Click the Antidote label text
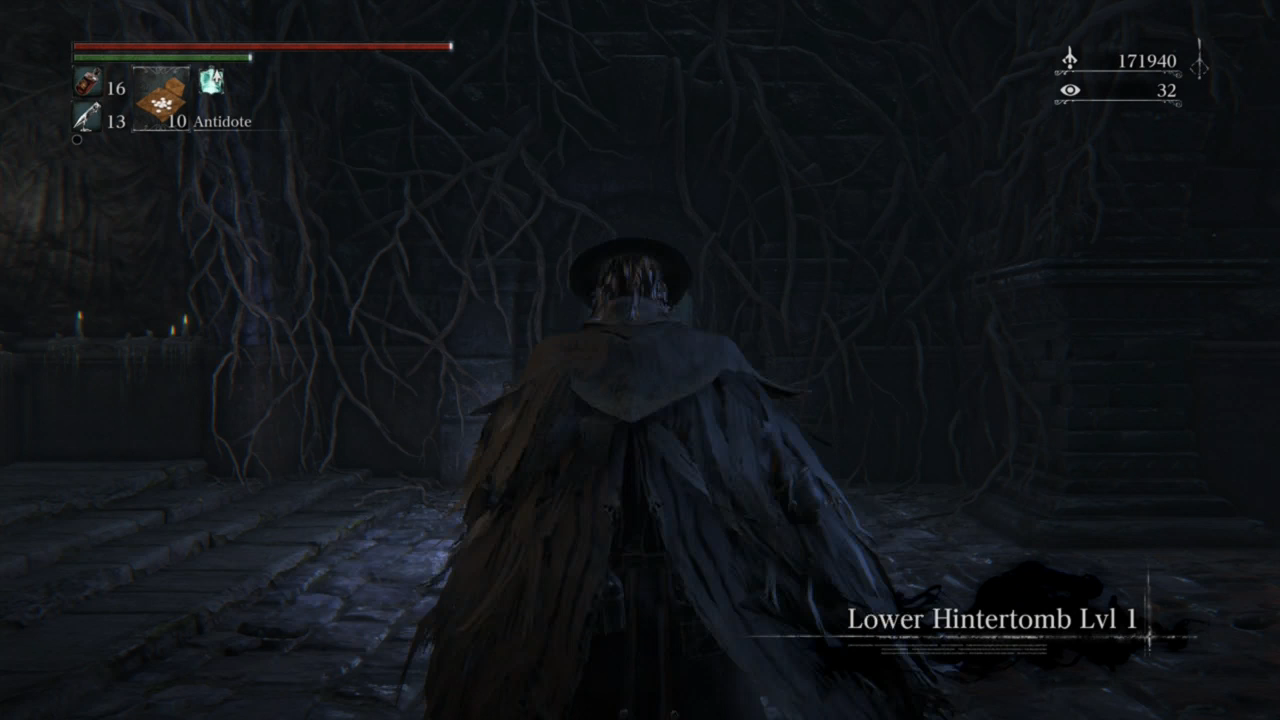The height and width of the screenshot is (720, 1280). pyautogui.click(x=222, y=121)
